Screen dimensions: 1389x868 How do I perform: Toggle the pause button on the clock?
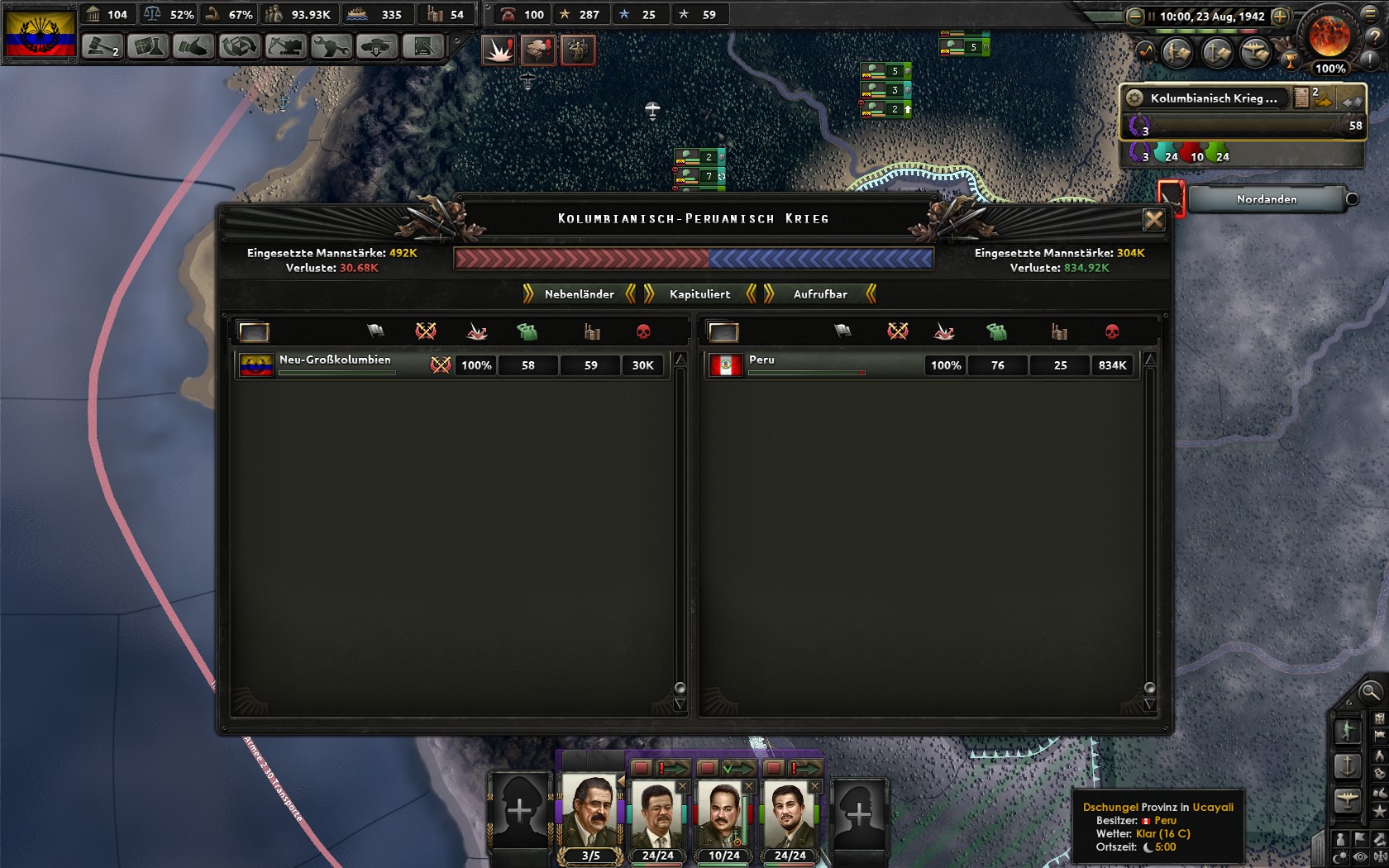1152,17
